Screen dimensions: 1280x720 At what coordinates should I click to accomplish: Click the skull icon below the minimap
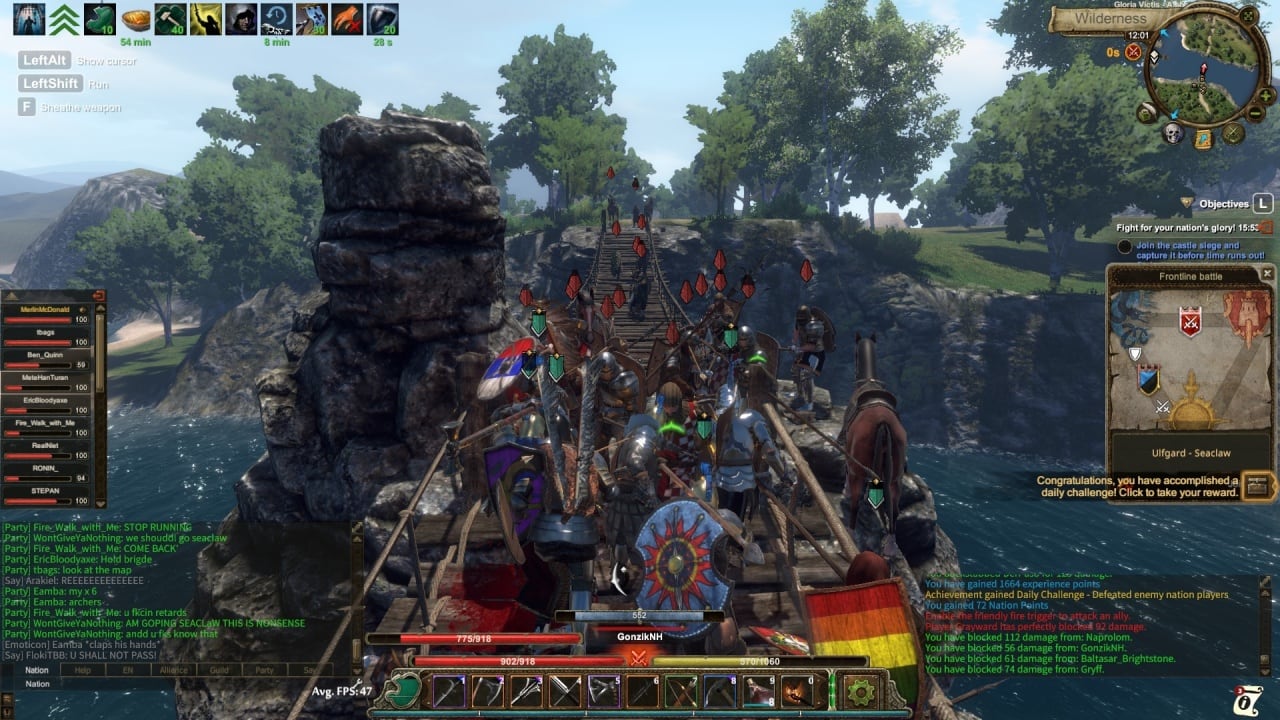coord(1173,133)
